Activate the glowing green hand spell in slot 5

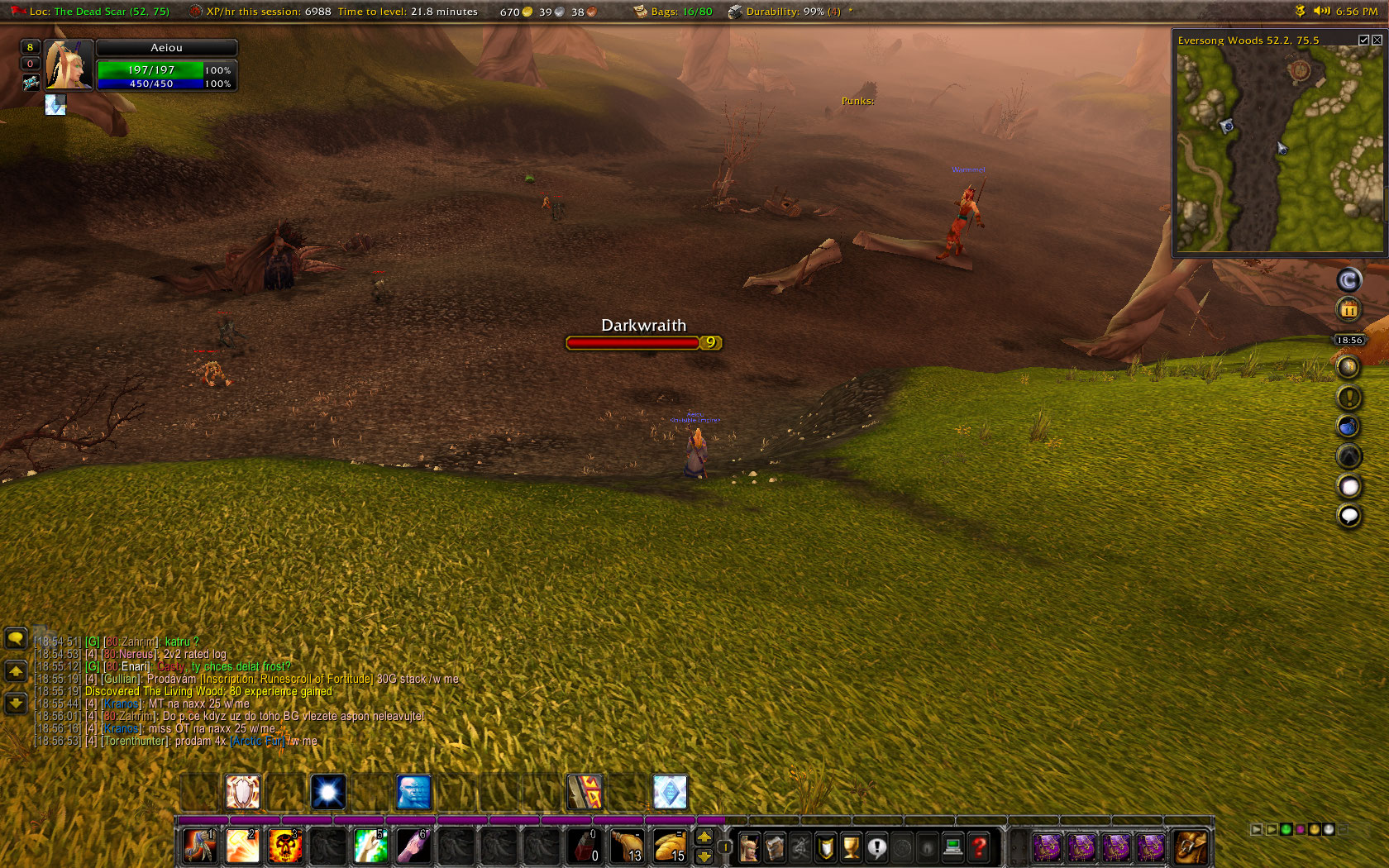(x=370, y=847)
